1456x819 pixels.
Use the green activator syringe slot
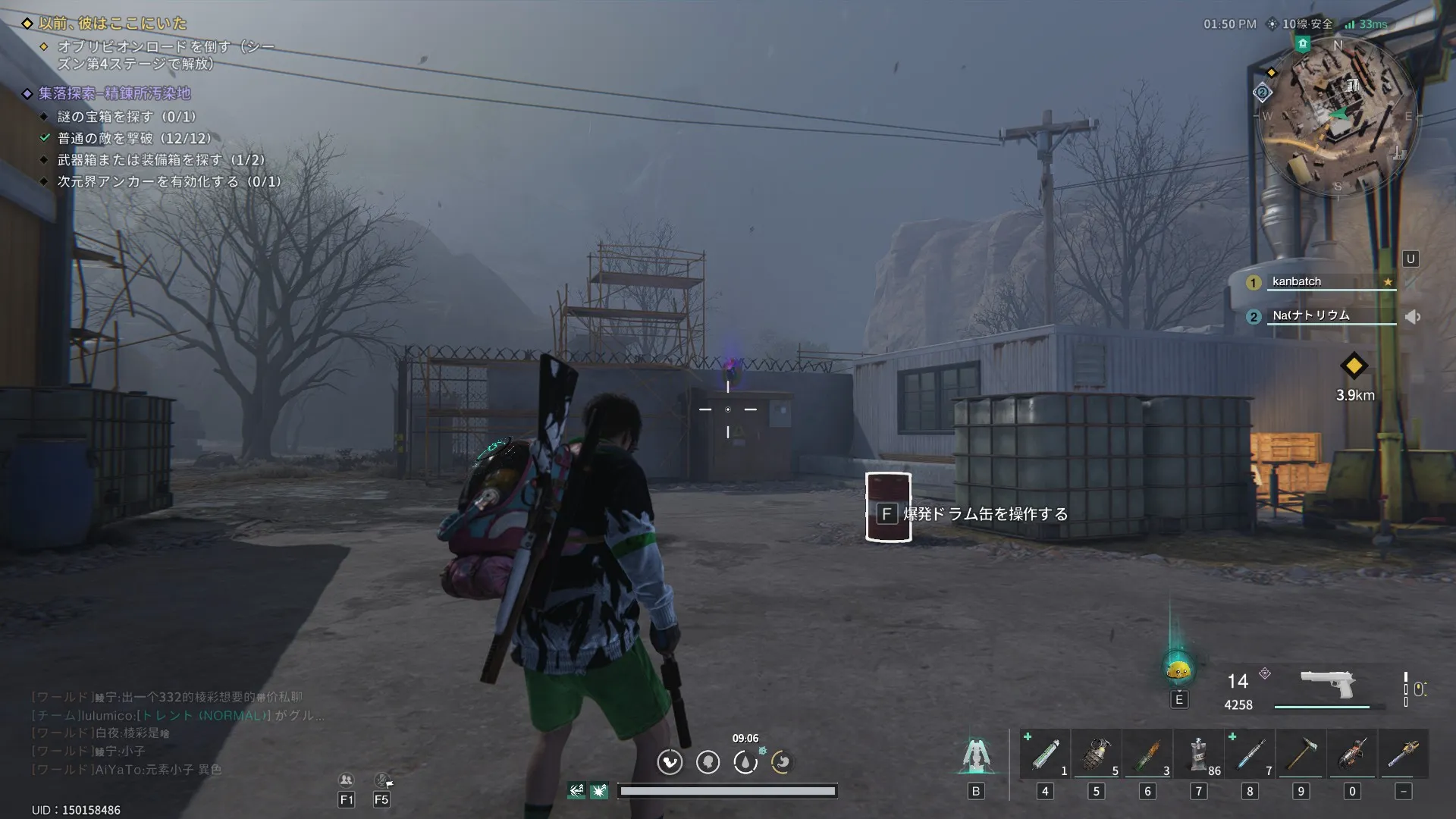tap(1045, 754)
